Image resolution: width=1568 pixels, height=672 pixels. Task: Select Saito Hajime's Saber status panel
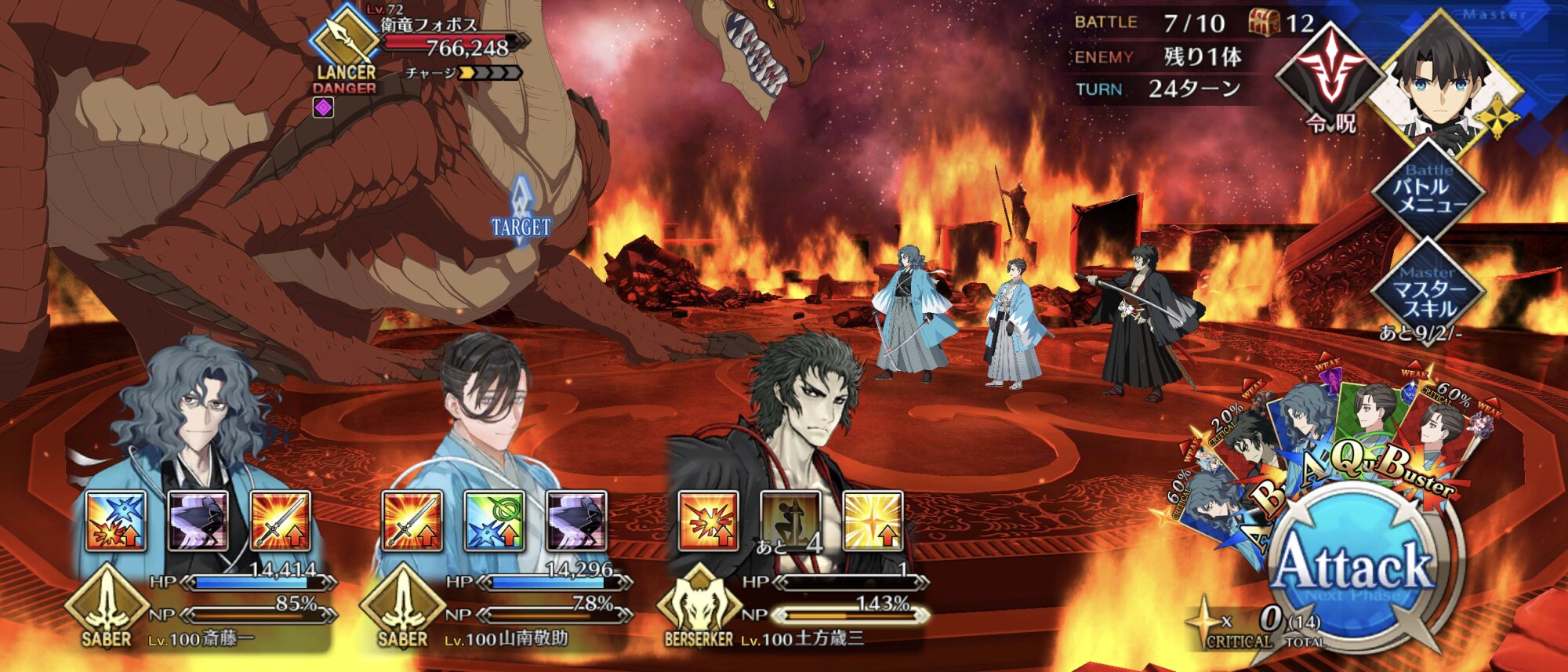click(x=204, y=612)
